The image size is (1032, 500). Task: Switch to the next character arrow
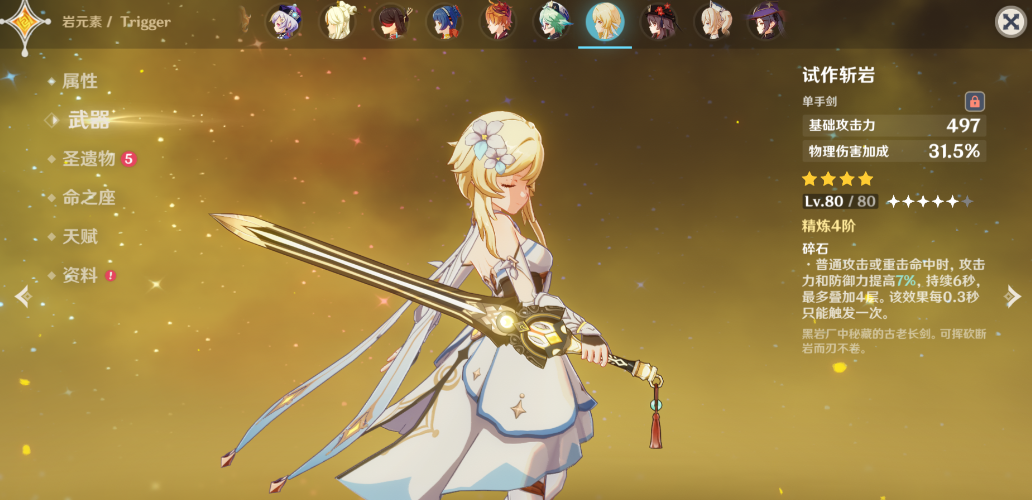point(1013,296)
